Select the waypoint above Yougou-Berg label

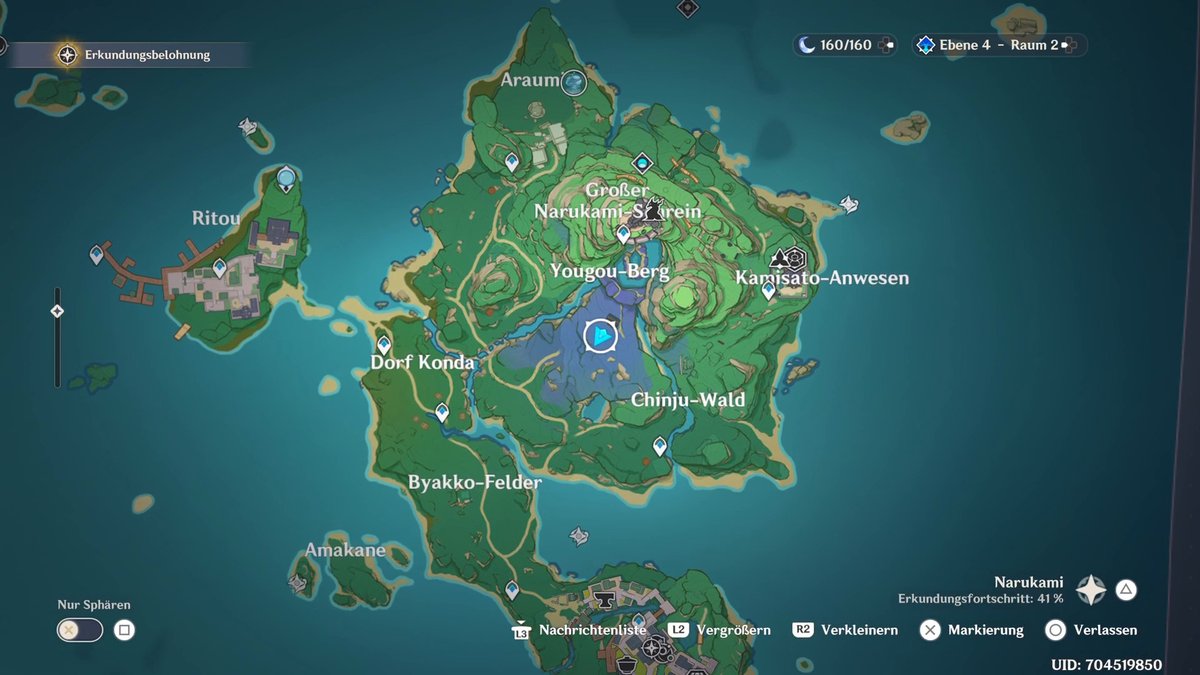(x=624, y=234)
